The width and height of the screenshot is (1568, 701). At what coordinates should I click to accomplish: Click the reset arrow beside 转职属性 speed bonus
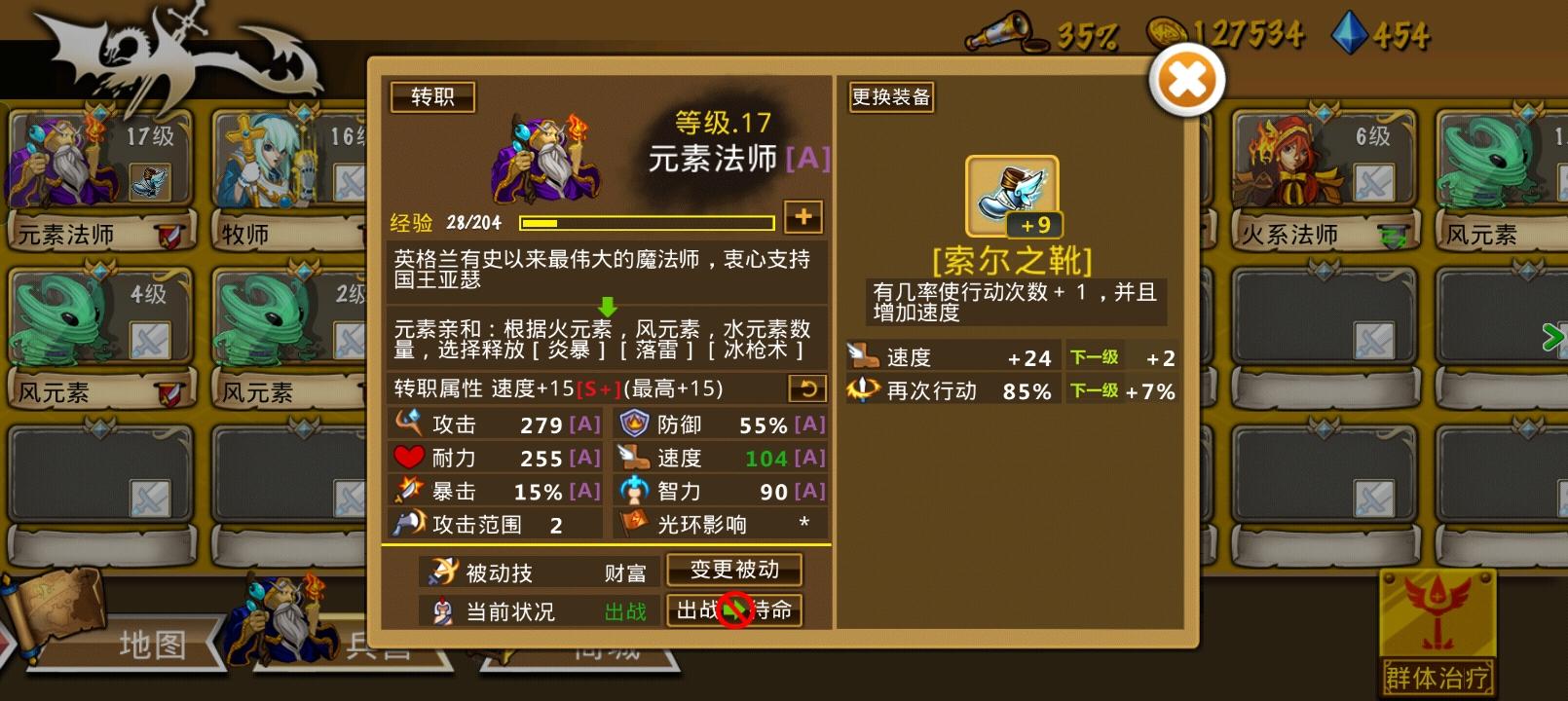(x=806, y=387)
